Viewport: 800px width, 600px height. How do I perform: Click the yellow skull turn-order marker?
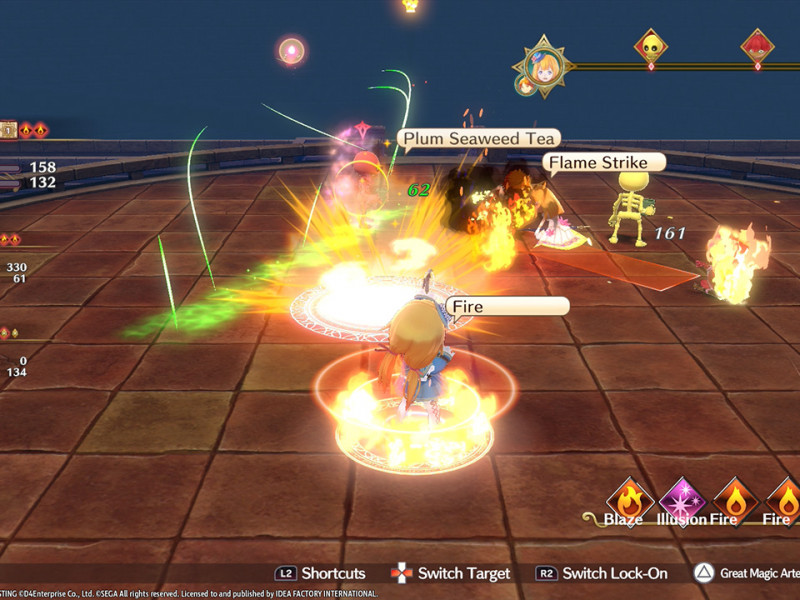click(652, 46)
